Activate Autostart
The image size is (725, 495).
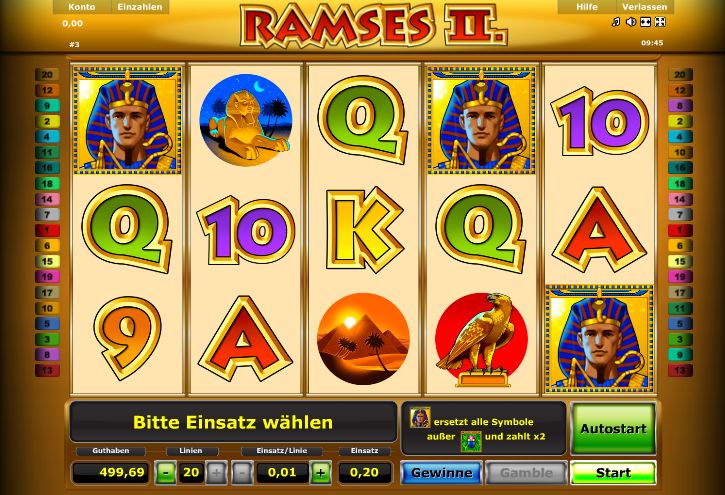tap(612, 428)
